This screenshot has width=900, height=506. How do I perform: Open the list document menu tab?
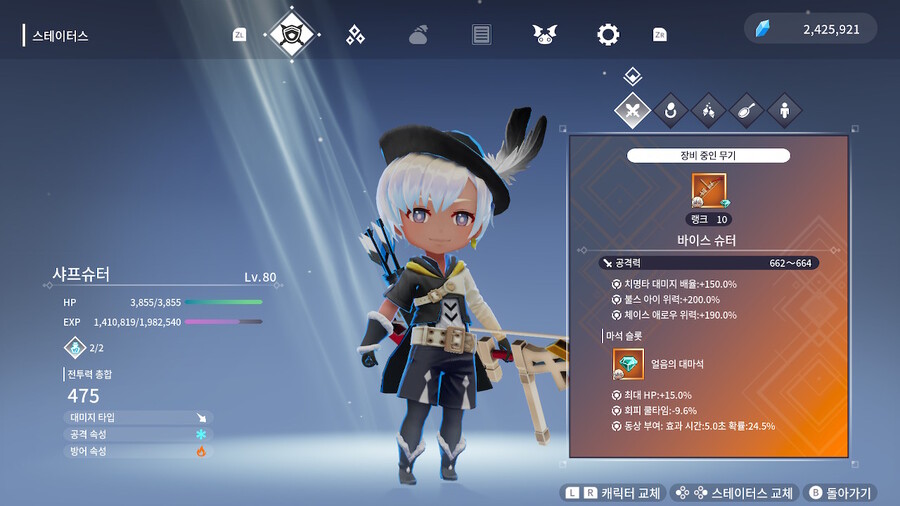pos(481,35)
